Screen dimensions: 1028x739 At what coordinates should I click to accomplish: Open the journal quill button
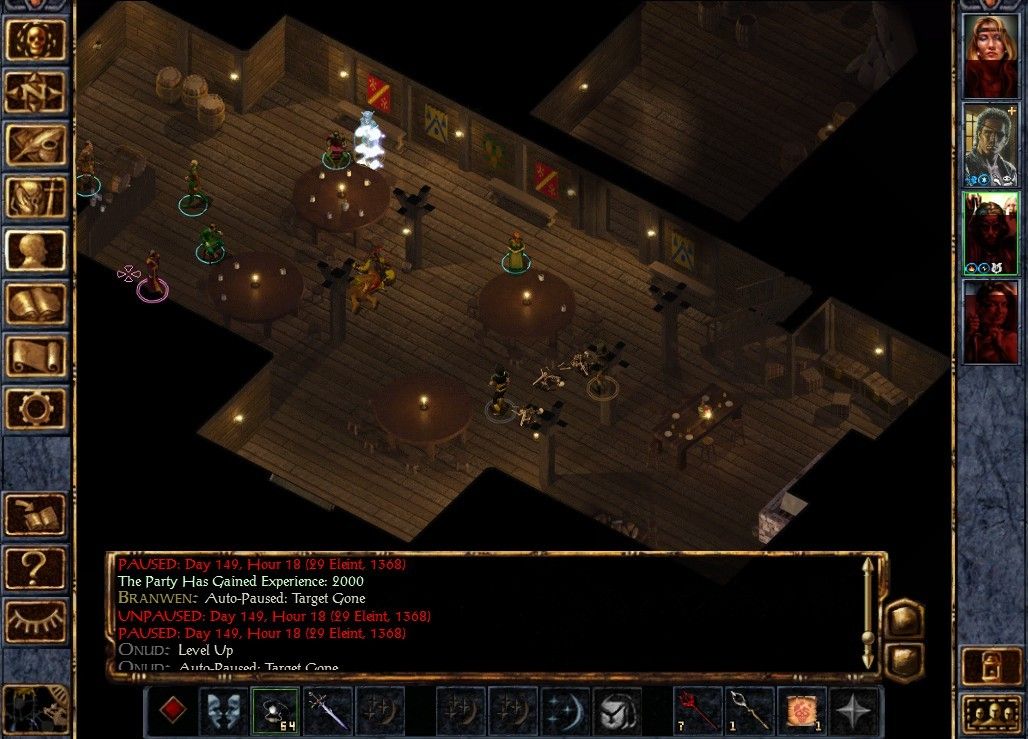point(36,146)
